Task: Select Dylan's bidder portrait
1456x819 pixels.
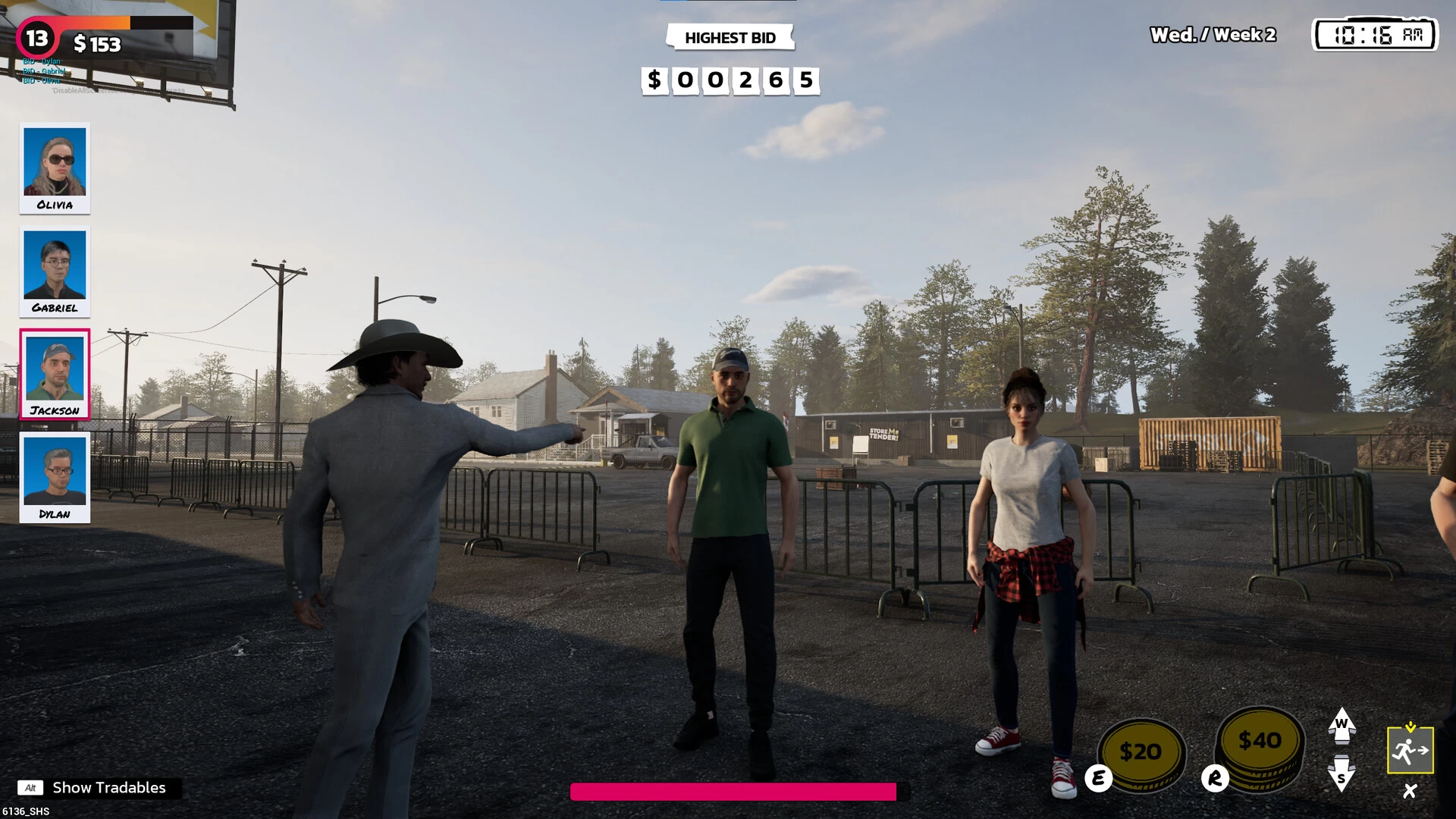Action: (55, 477)
